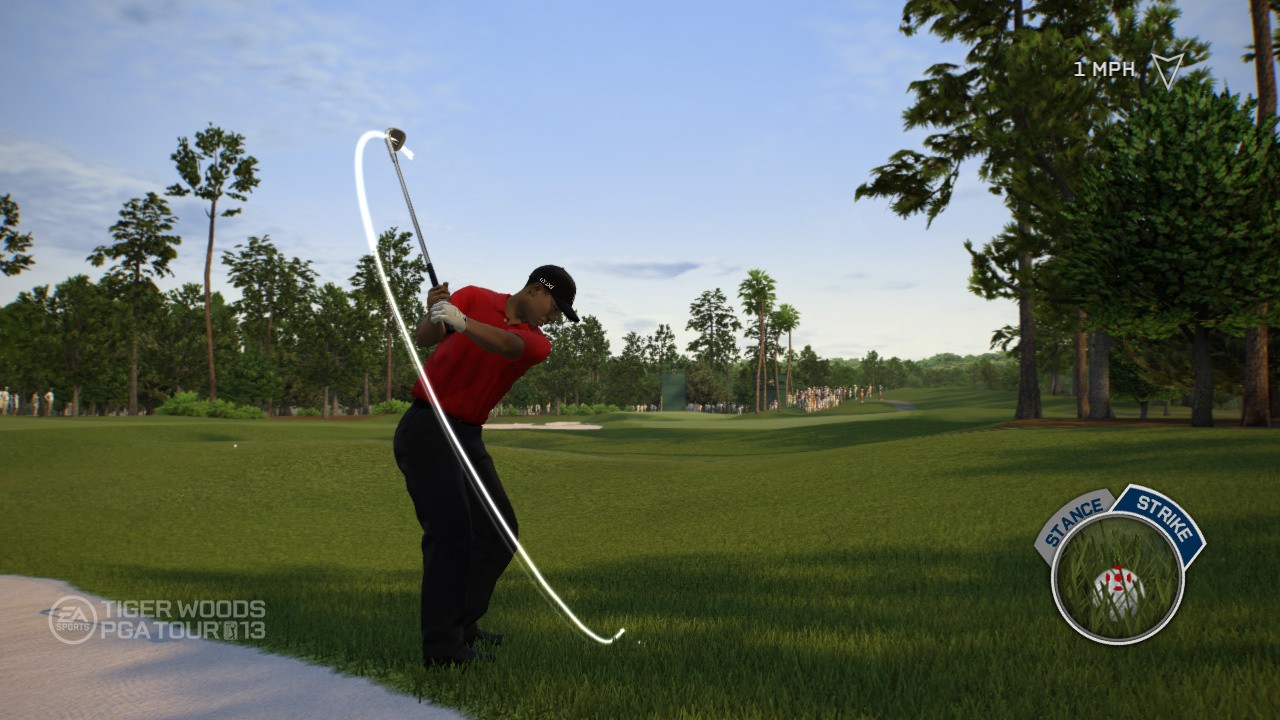
Task: Click the bottom red aim marker on the golf ball
Action: pos(1119,589)
